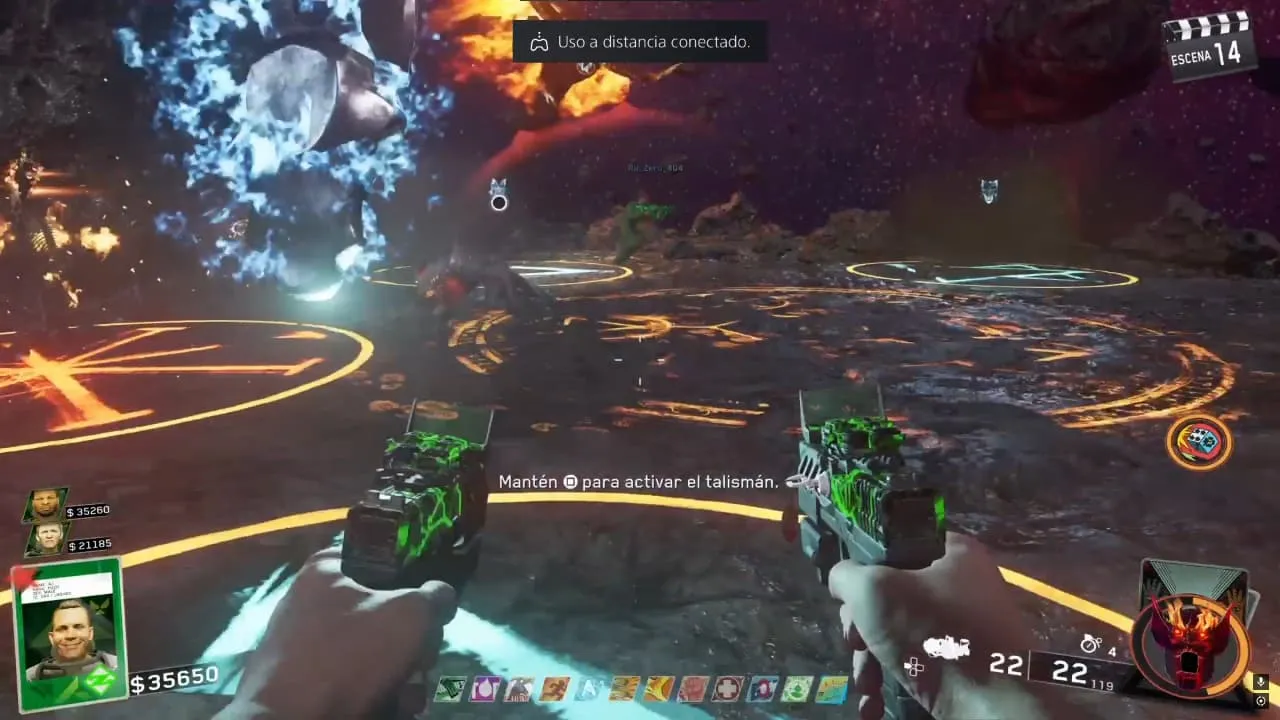Activate the flaming demon head ability
The height and width of the screenshot is (720, 1280).
click(x=1189, y=643)
